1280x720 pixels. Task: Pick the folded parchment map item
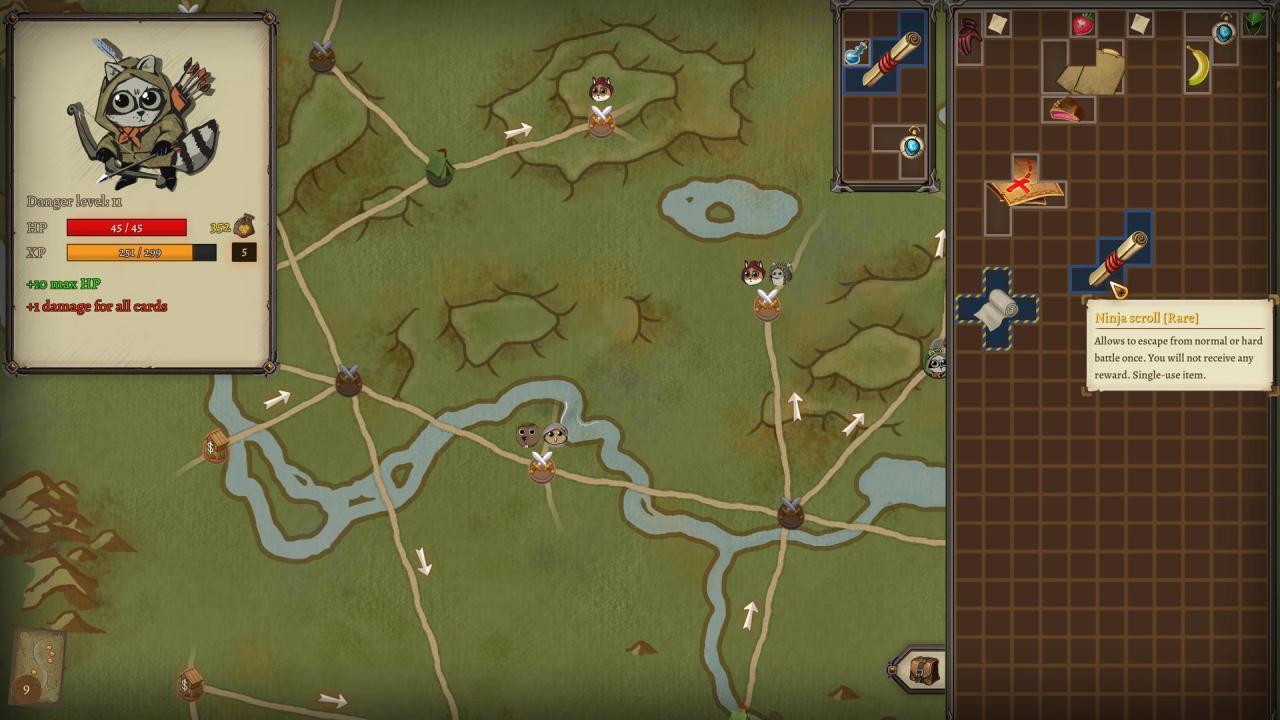tap(1088, 70)
